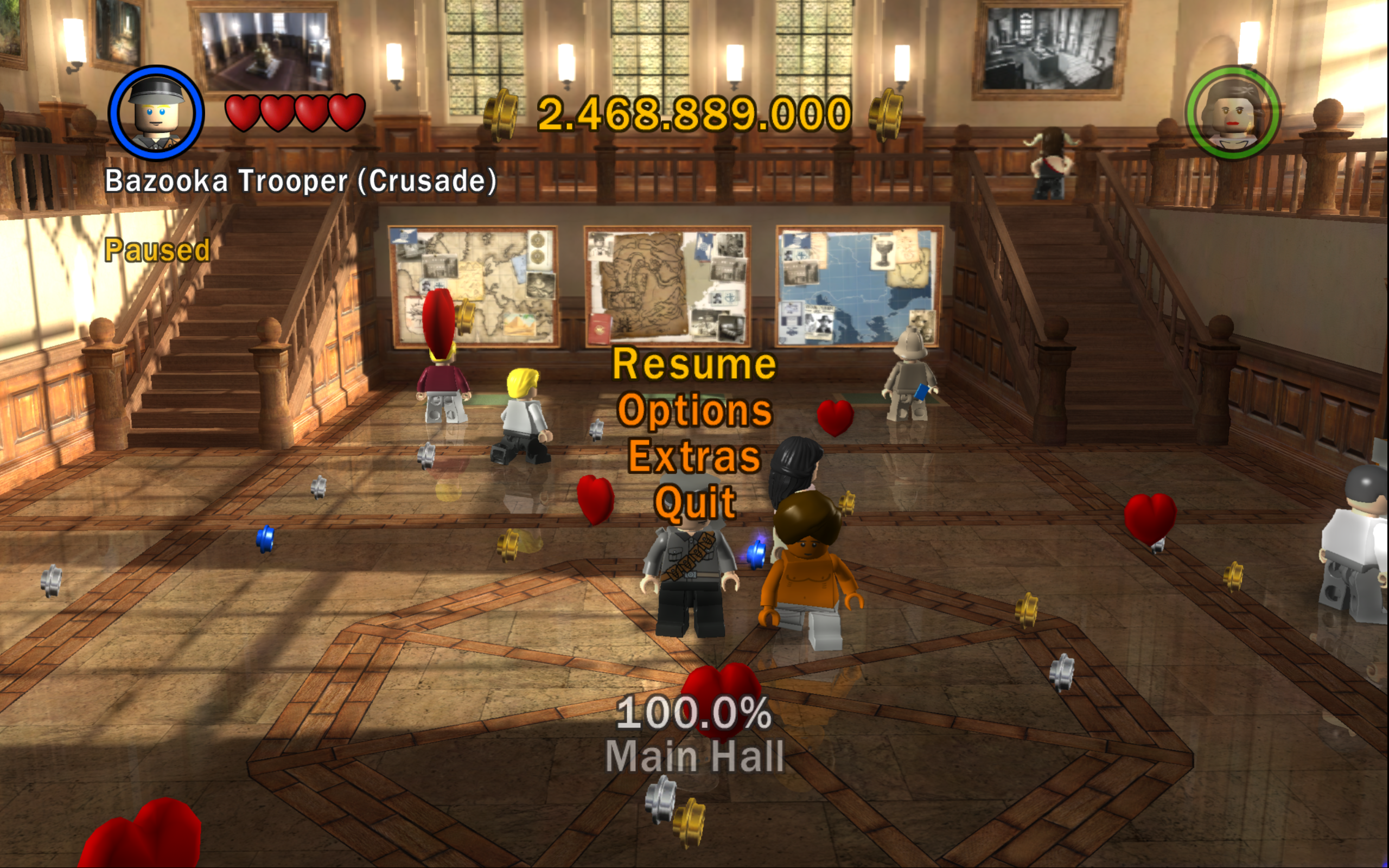Viewport: 1389px width, 868px height.
Task: Select Resume in the pause menu
Action: coord(694,365)
